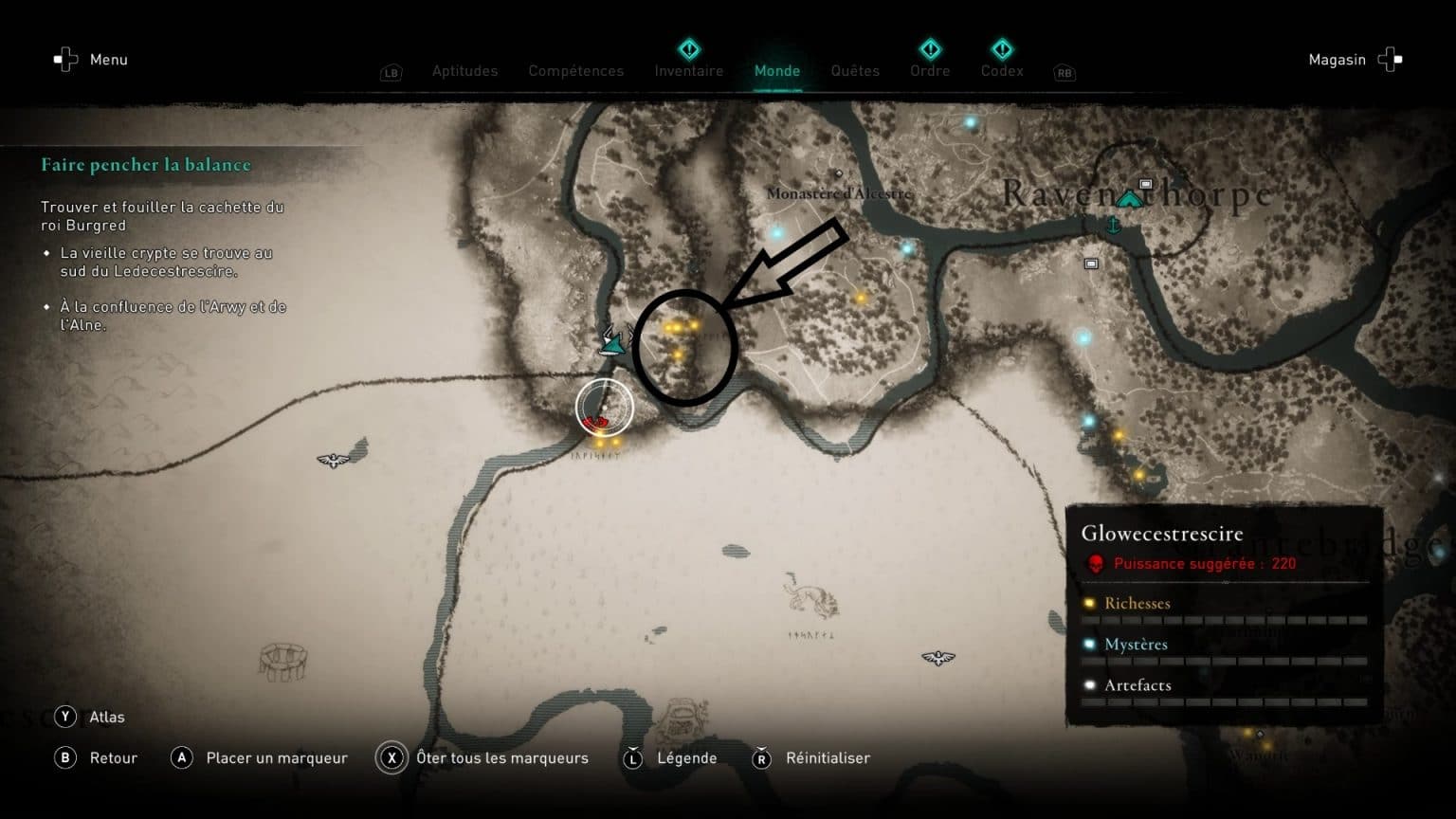This screenshot has width=1456, height=819.
Task: Click the white mission objective ring on the map
Action: point(605,405)
